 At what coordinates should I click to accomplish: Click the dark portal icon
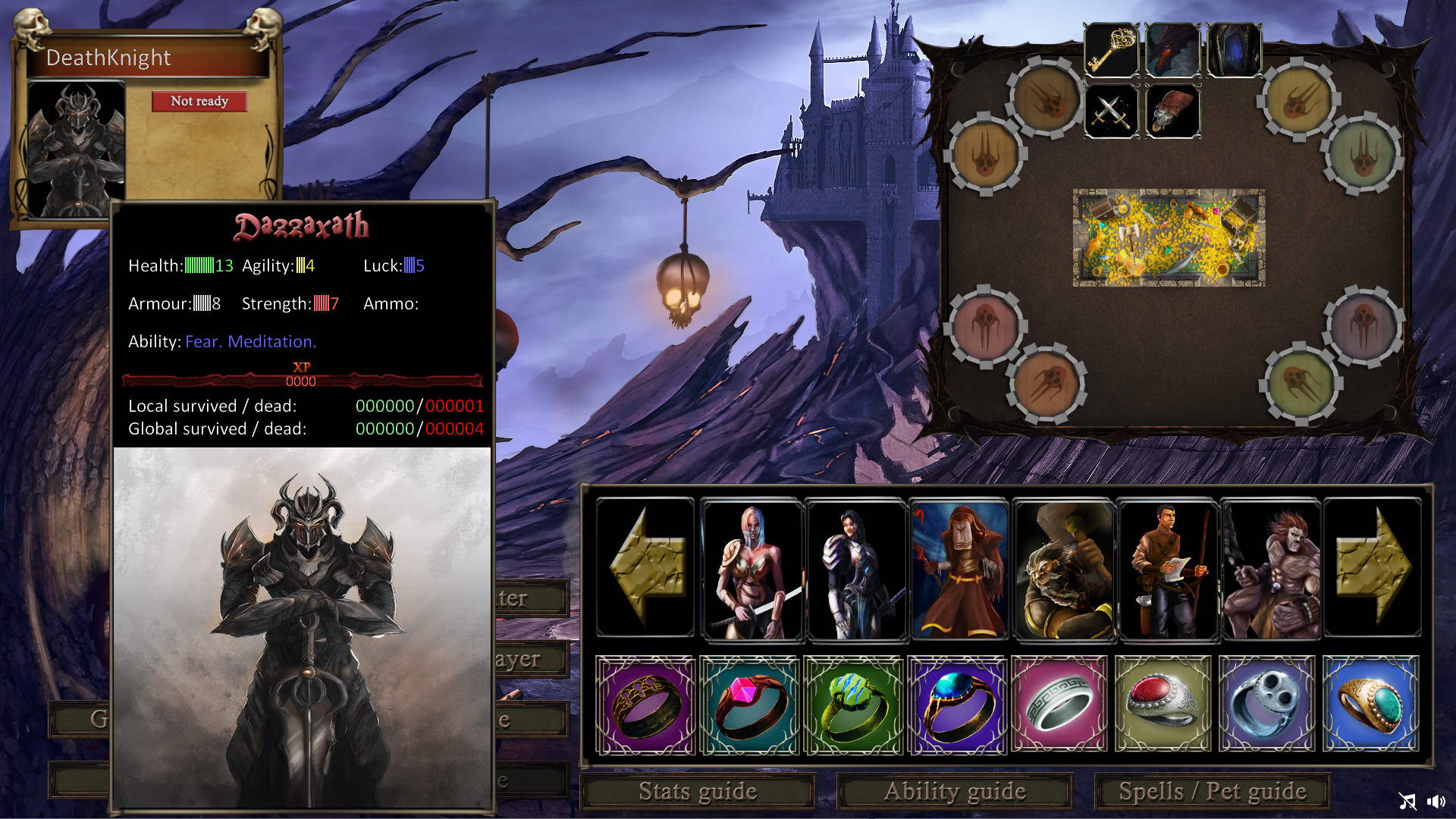[x=1233, y=50]
